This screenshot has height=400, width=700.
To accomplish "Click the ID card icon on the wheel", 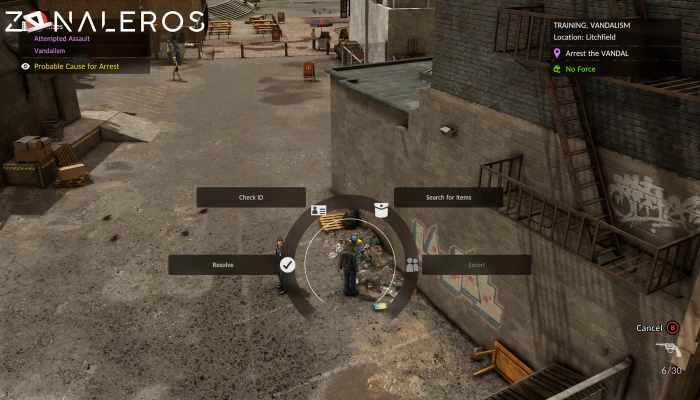I will click(319, 210).
